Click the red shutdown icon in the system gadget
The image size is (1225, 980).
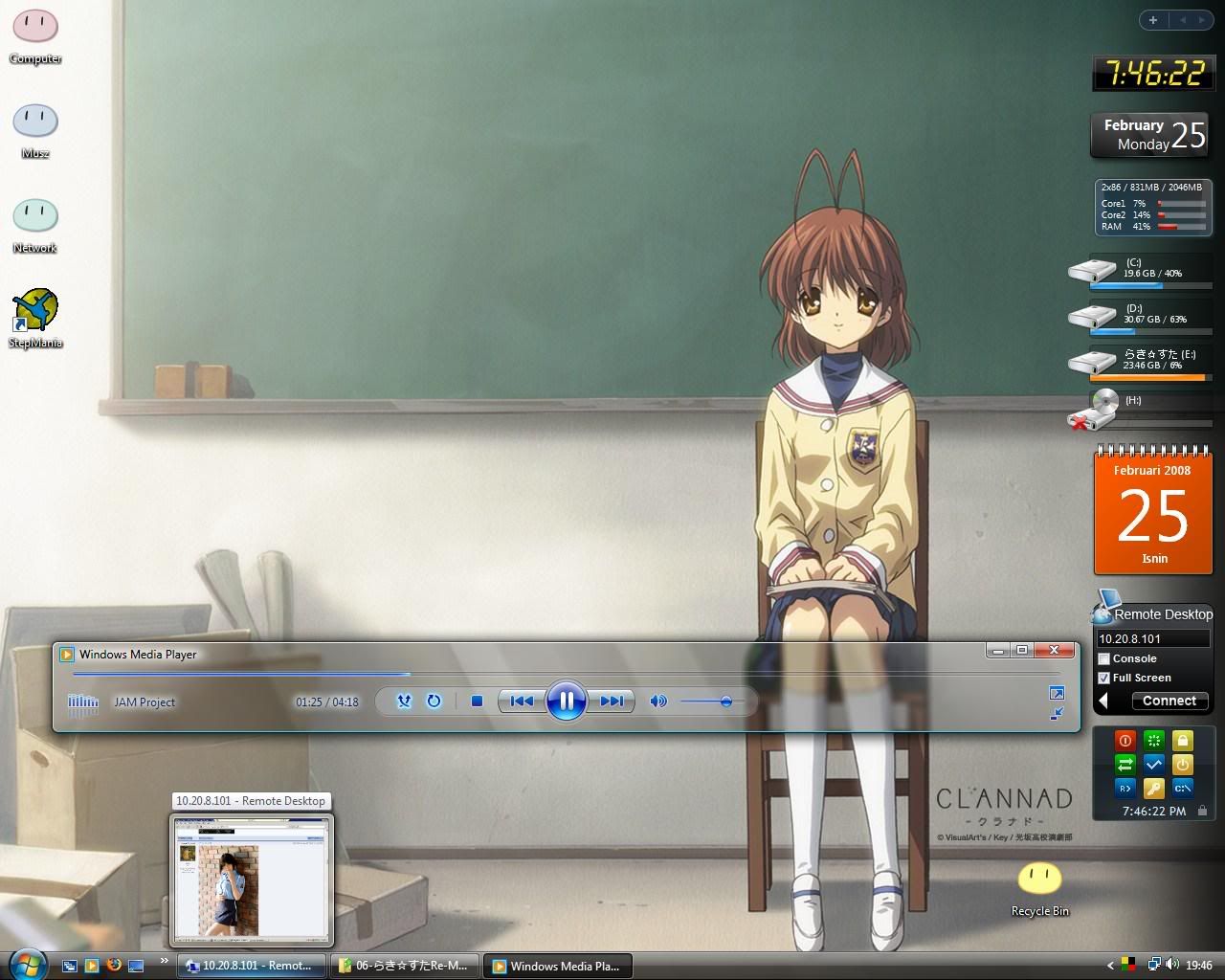[1125, 740]
